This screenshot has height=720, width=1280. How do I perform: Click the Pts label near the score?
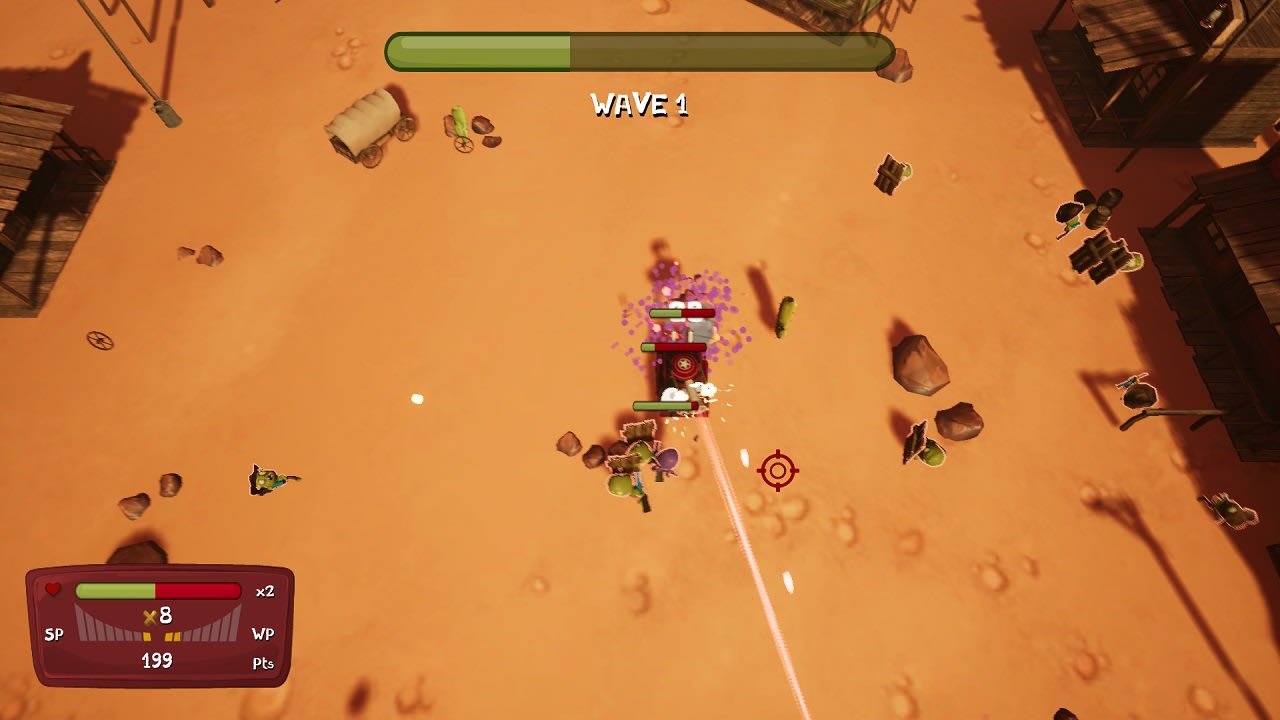(262, 662)
